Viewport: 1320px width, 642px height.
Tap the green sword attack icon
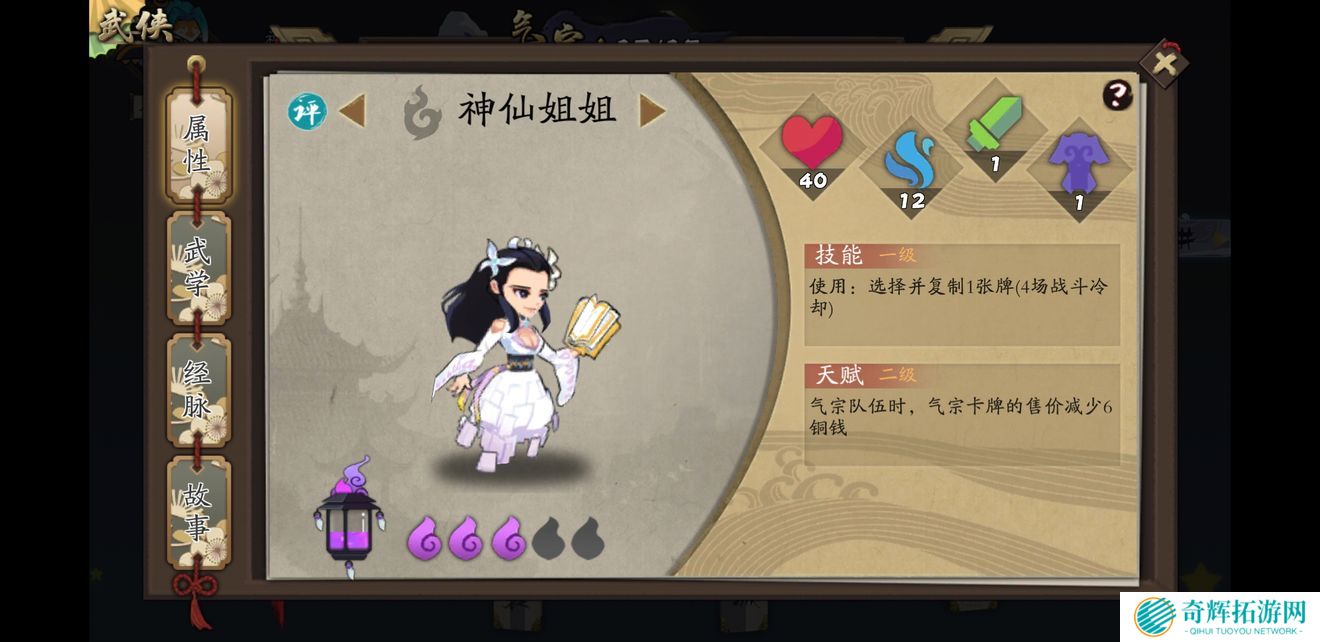click(x=995, y=128)
